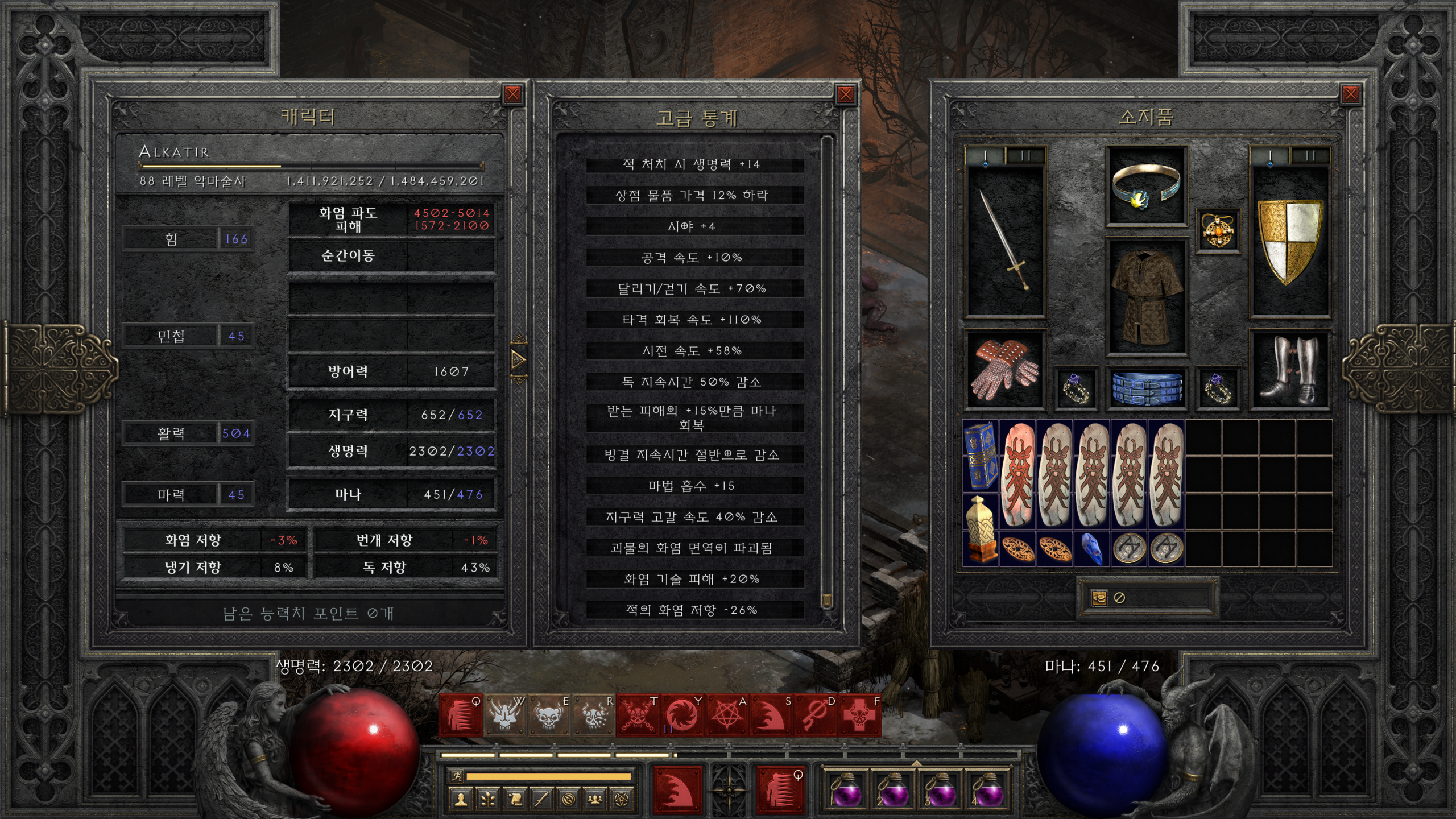Open the quest scroll mini-menu button

[x=515, y=800]
